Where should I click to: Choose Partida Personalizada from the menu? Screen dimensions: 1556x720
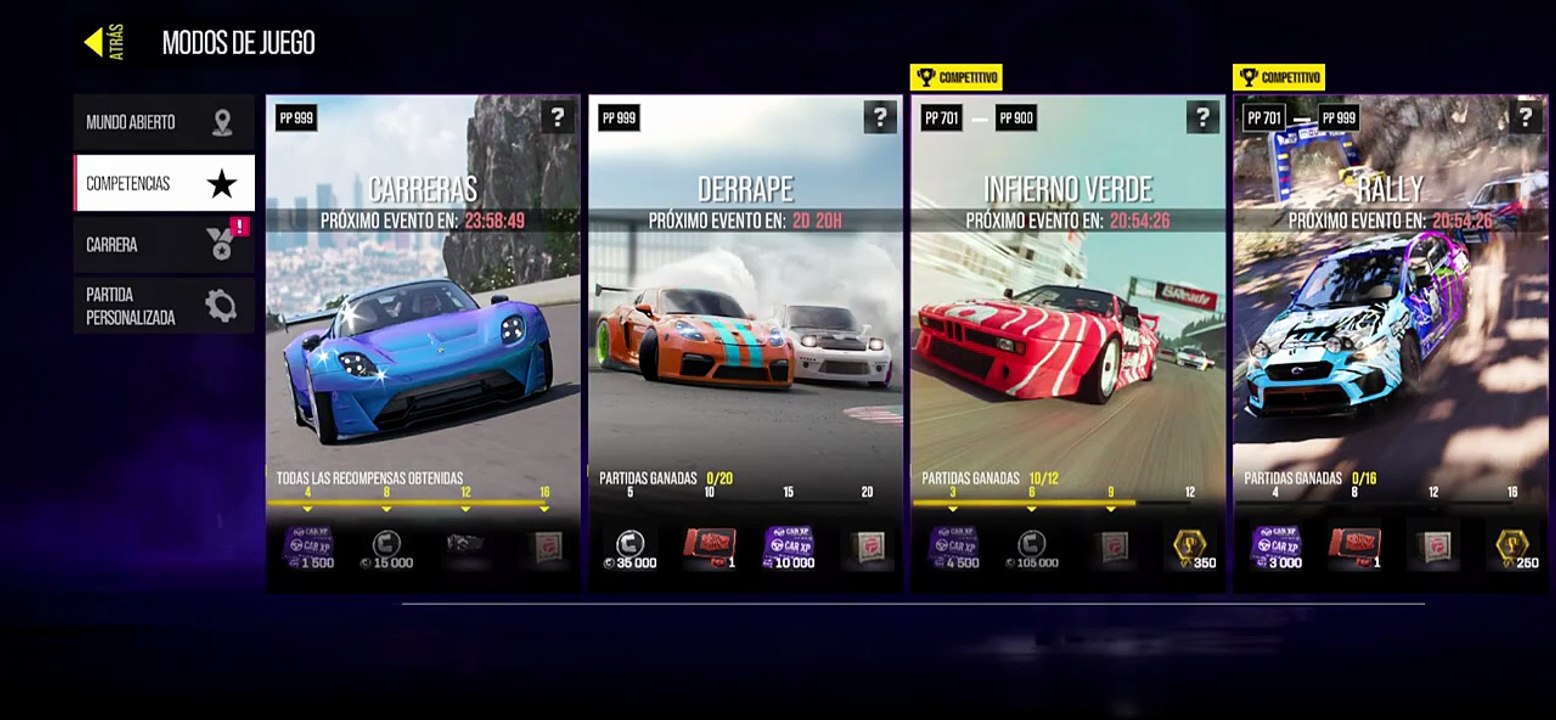tap(163, 306)
